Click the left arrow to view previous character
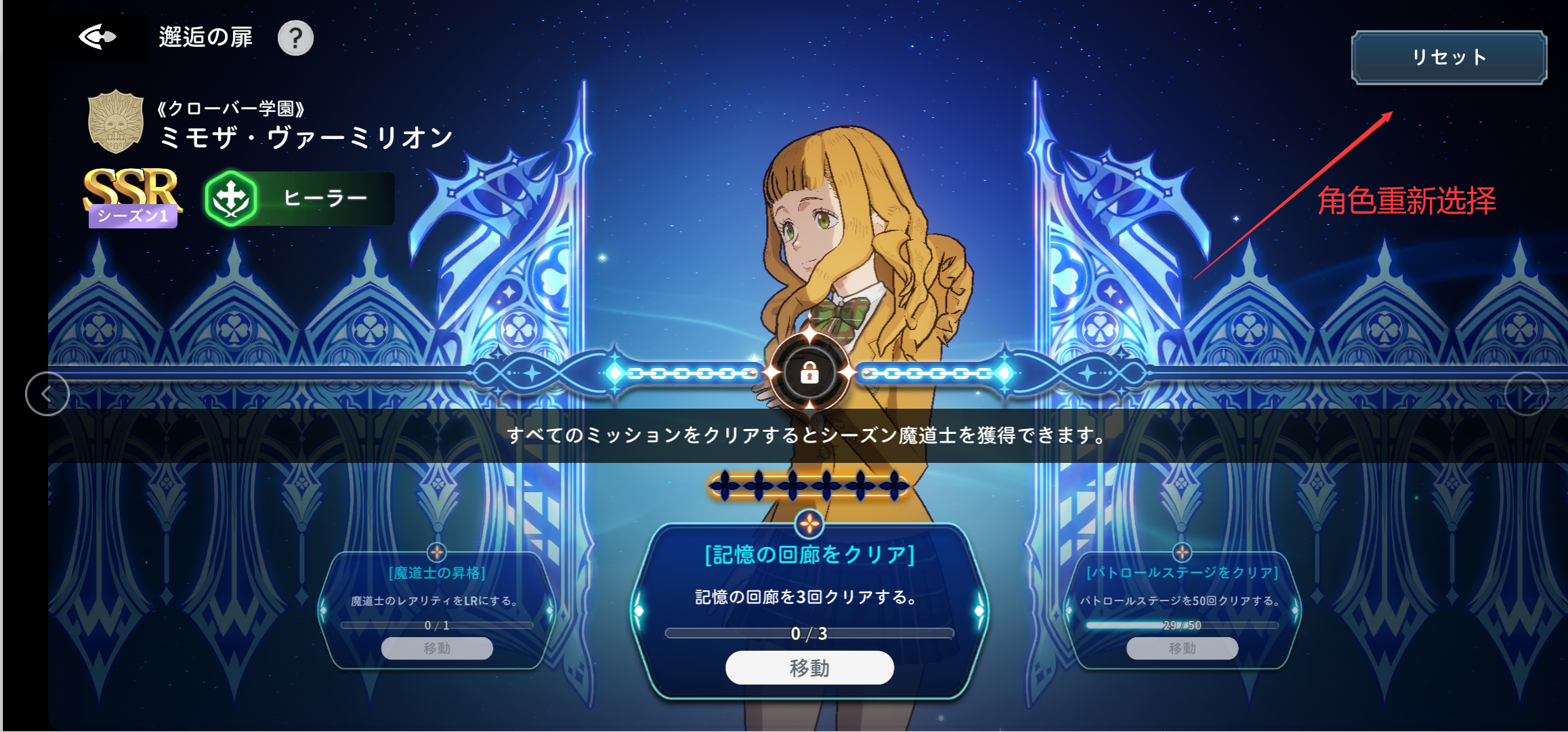Viewport: 1568px width, 732px height. coord(46,393)
